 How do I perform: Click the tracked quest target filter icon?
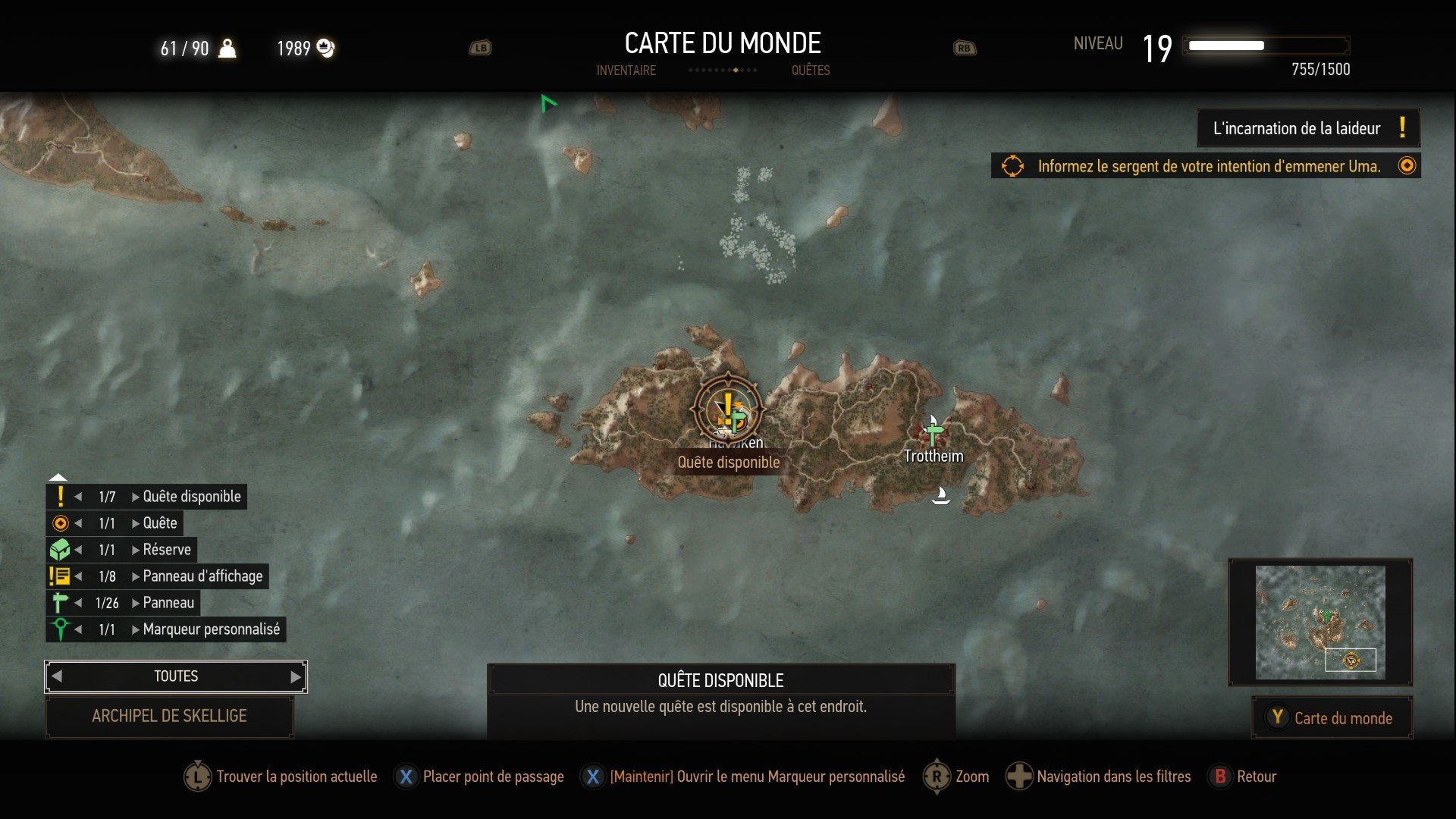[61, 522]
